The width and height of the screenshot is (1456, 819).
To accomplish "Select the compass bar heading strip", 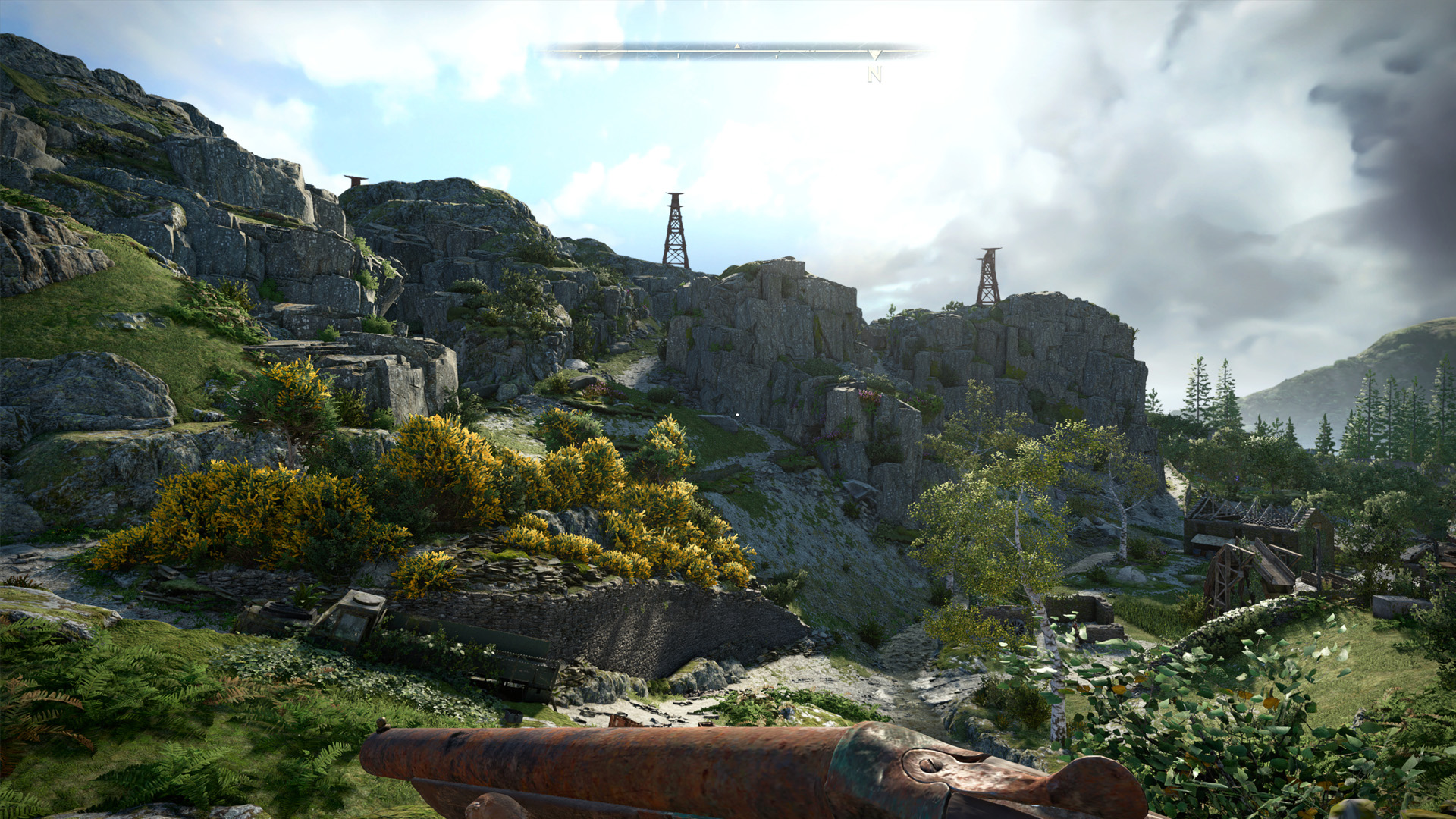I will tap(734, 52).
